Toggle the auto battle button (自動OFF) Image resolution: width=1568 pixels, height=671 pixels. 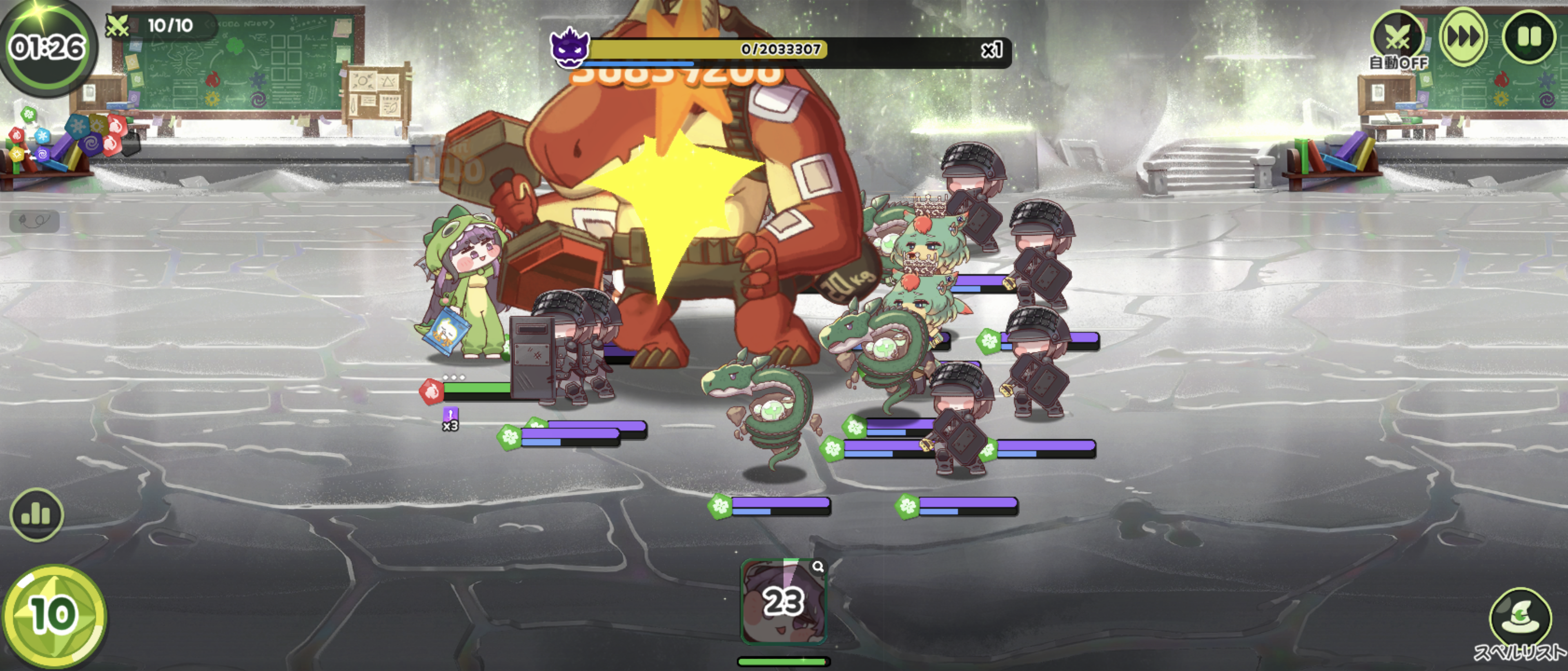point(1398,38)
